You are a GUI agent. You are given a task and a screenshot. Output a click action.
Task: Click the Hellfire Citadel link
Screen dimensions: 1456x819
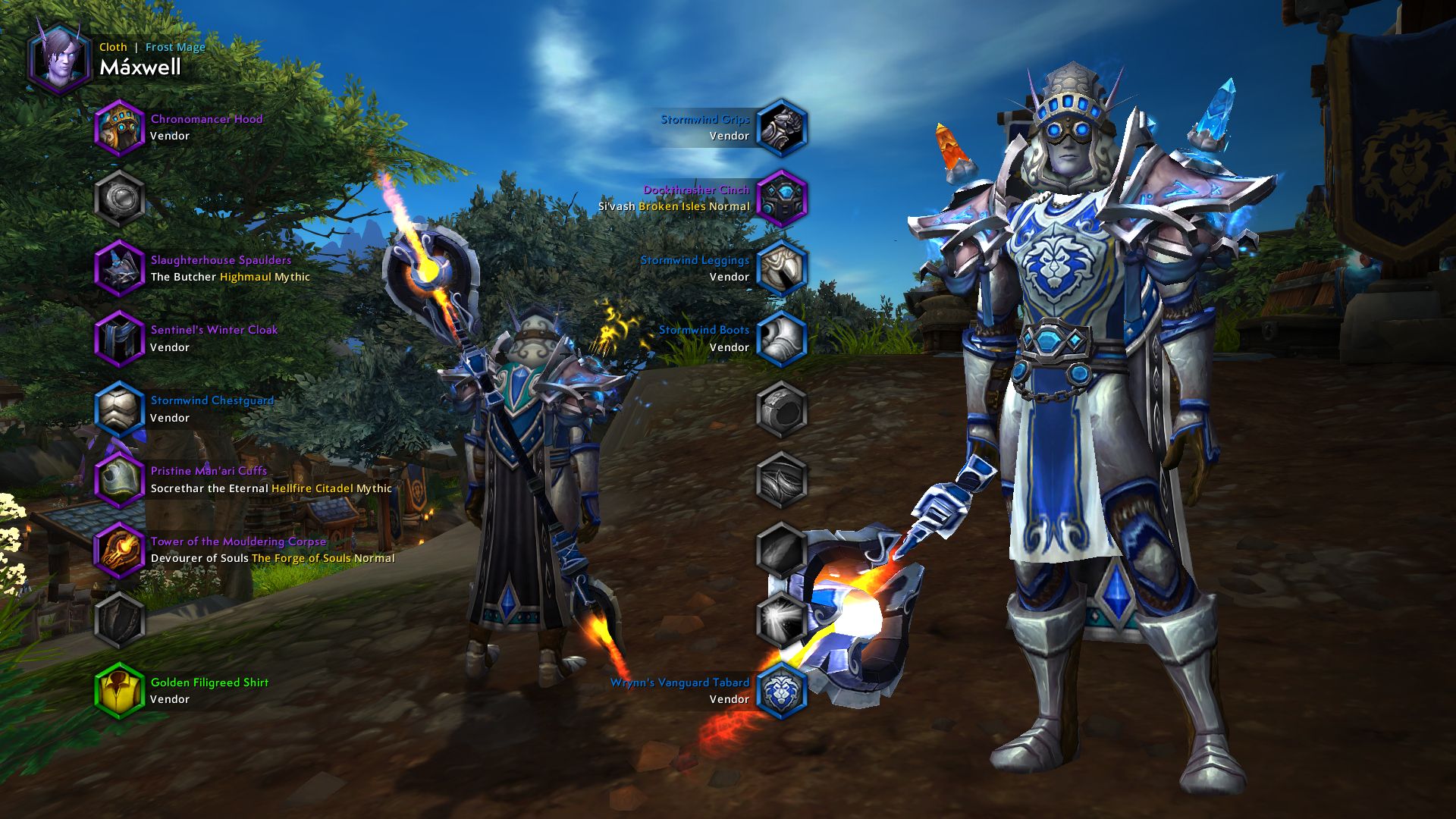(x=312, y=488)
